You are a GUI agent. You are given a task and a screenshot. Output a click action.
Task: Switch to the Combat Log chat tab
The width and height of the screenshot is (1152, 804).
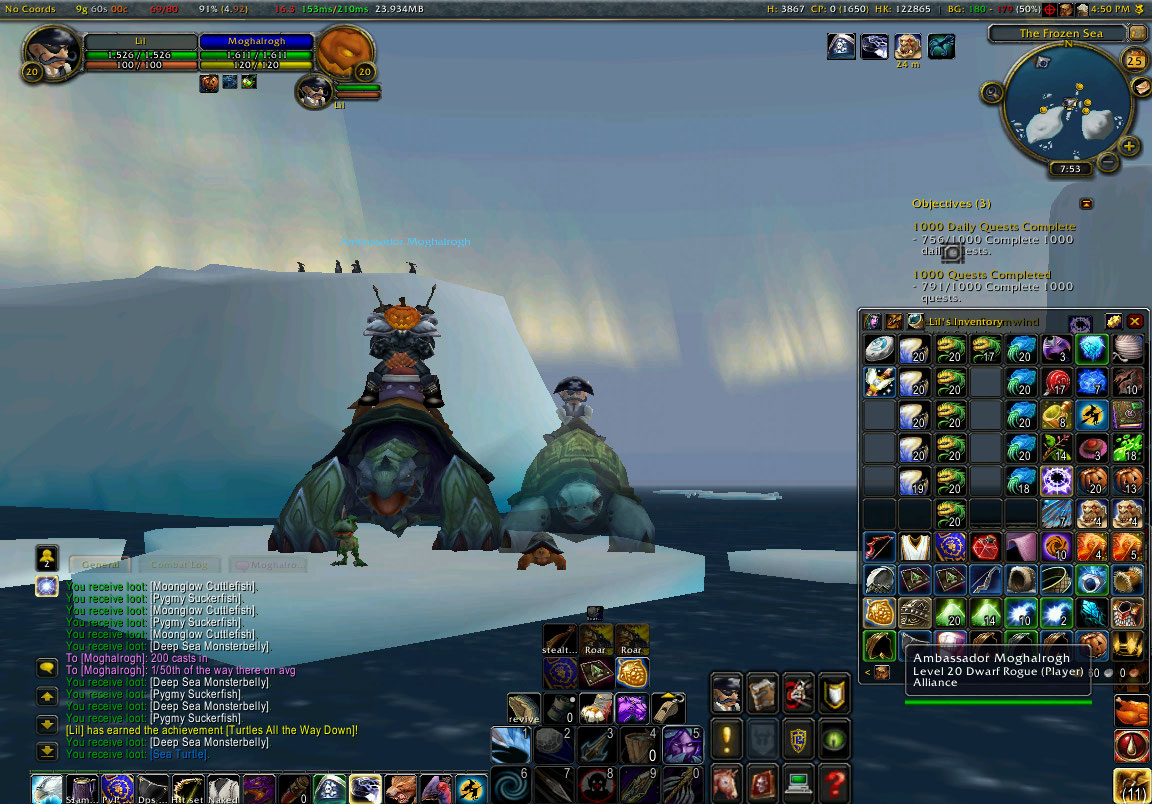click(180, 565)
